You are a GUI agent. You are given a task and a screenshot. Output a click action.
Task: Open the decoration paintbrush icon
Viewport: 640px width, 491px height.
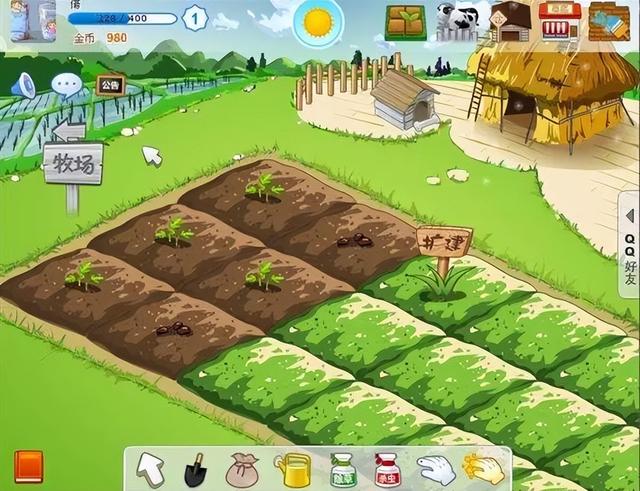coord(610,20)
